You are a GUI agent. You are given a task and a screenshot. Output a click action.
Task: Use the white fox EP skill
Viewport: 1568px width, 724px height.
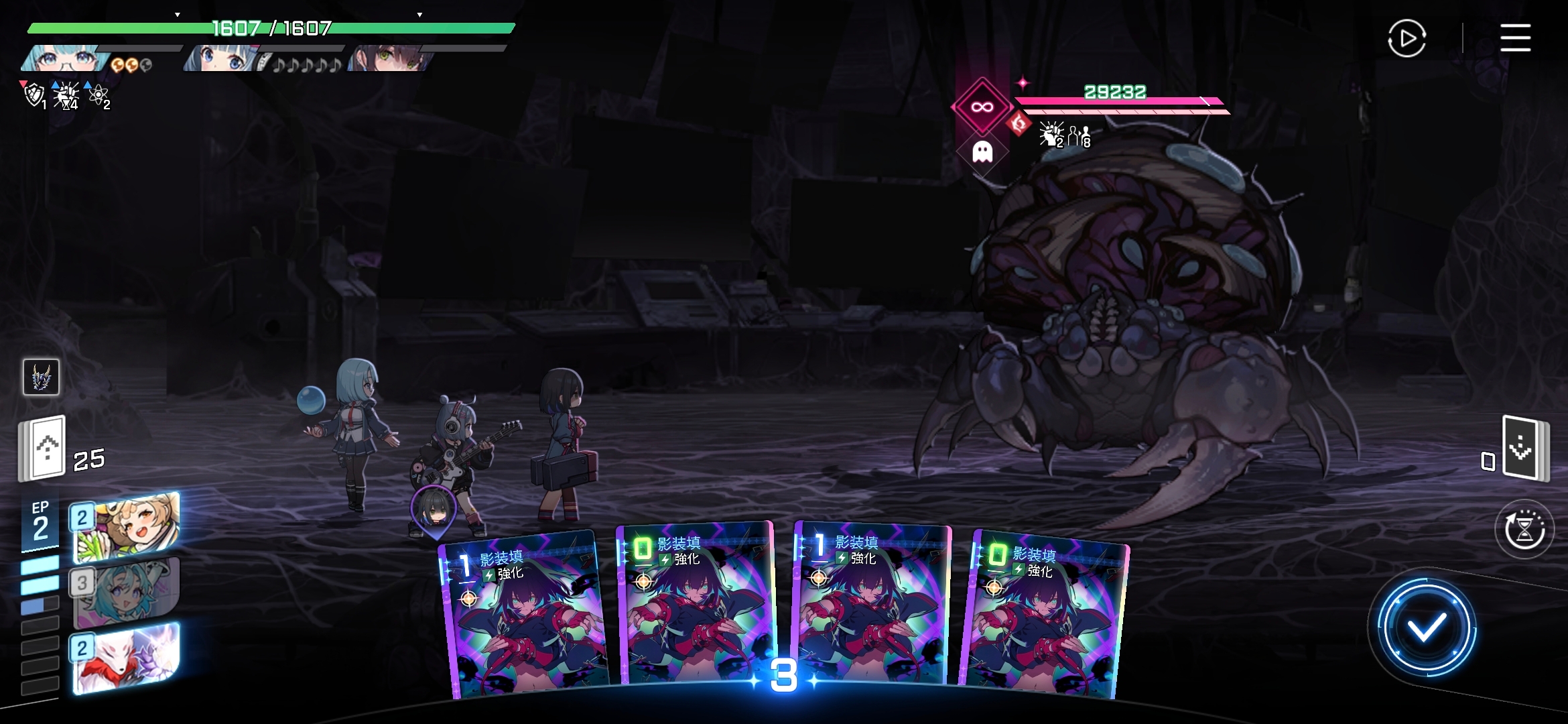(x=125, y=658)
